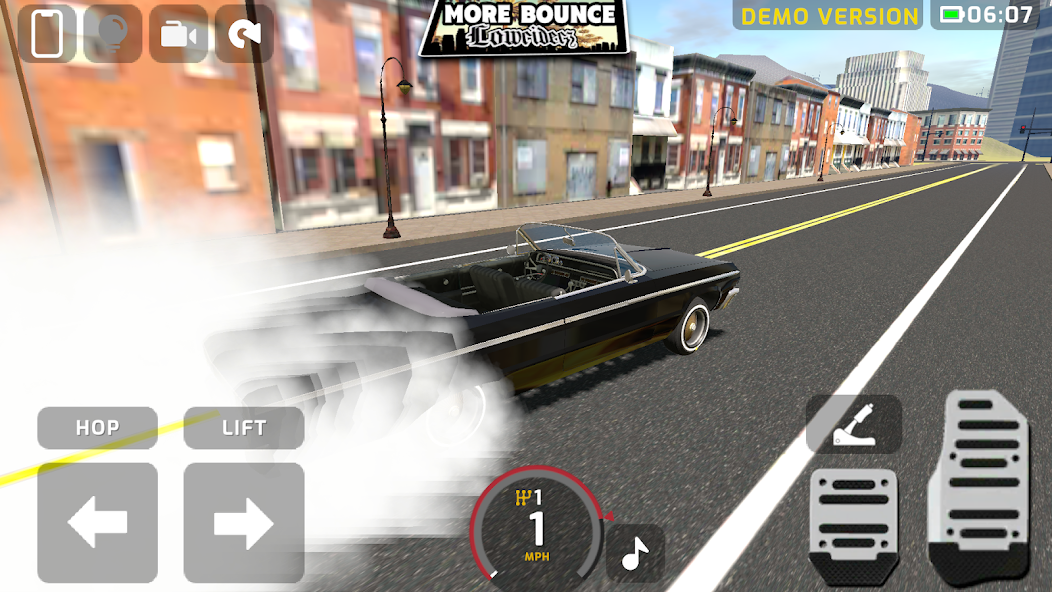Activate the LIFT button
Screen dimensions: 1052x592
click(244, 428)
